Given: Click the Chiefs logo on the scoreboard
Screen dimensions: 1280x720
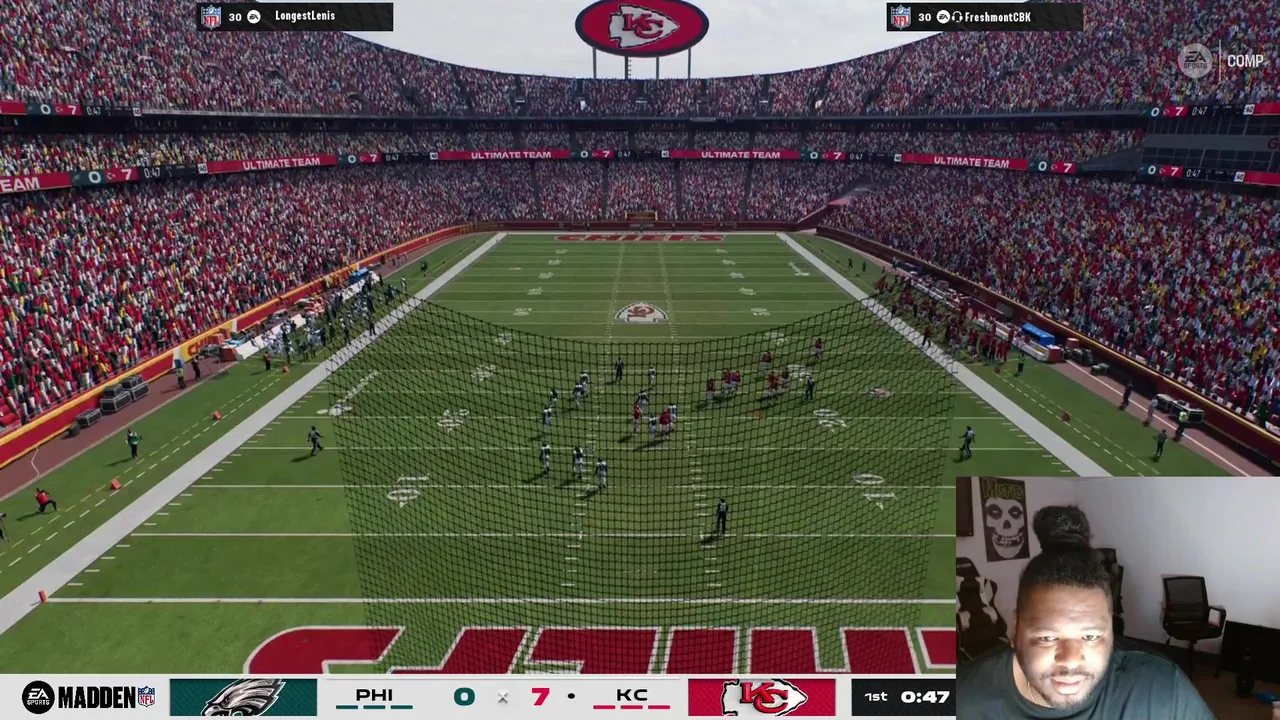Looking at the screenshot, I should click(761, 697).
